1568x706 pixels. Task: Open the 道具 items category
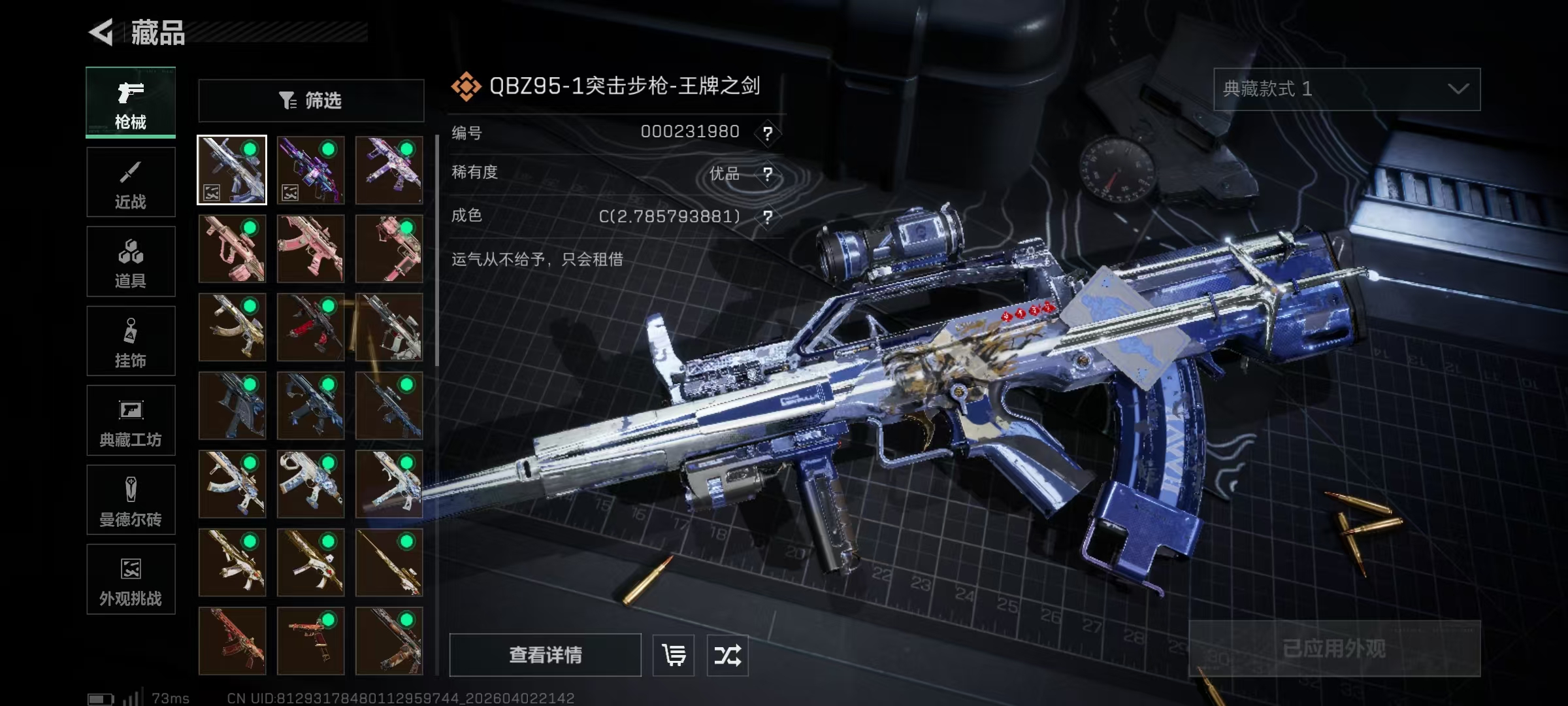pos(131,262)
